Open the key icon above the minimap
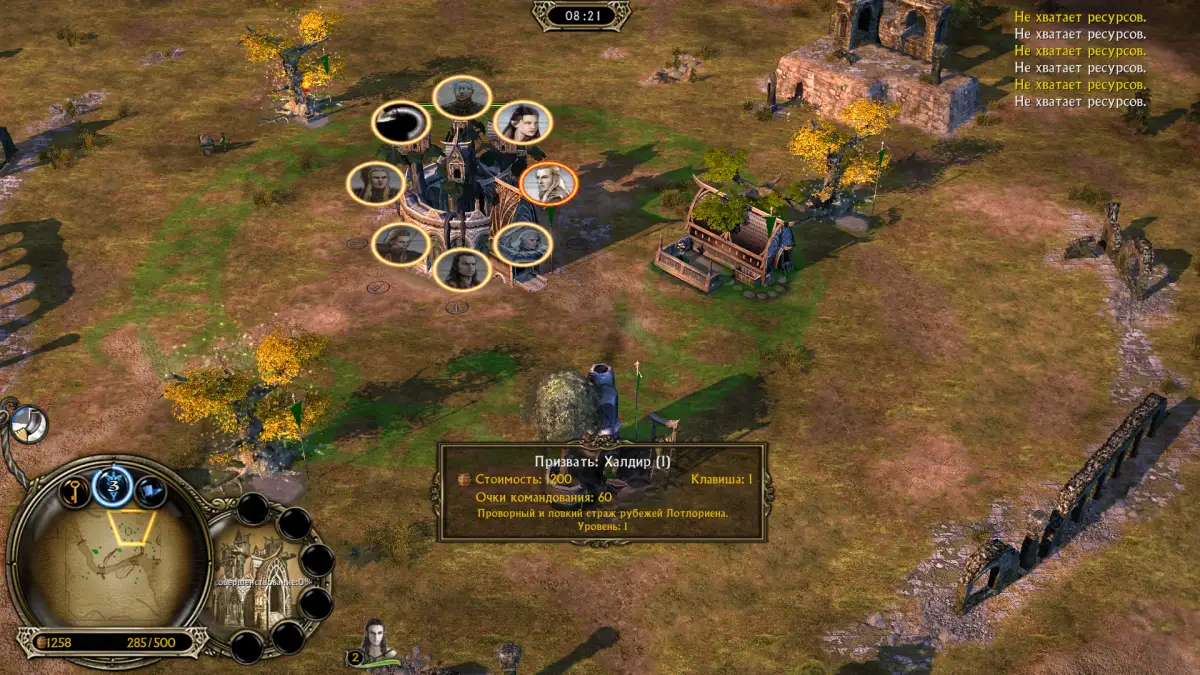The image size is (1200, 675). pyautogui.click(x=75, y=491)
